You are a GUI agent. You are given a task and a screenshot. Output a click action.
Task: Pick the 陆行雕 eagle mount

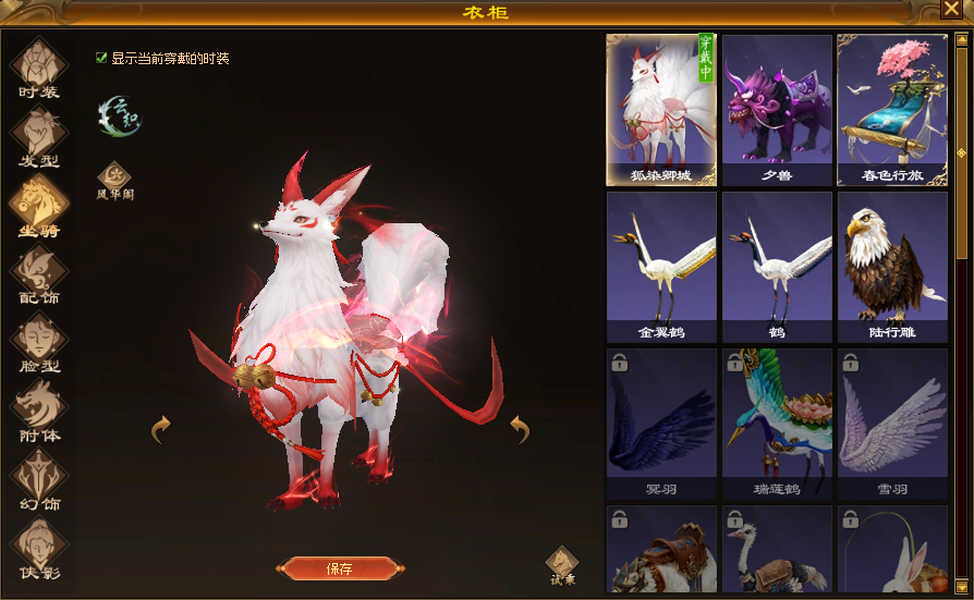point(892,267)
